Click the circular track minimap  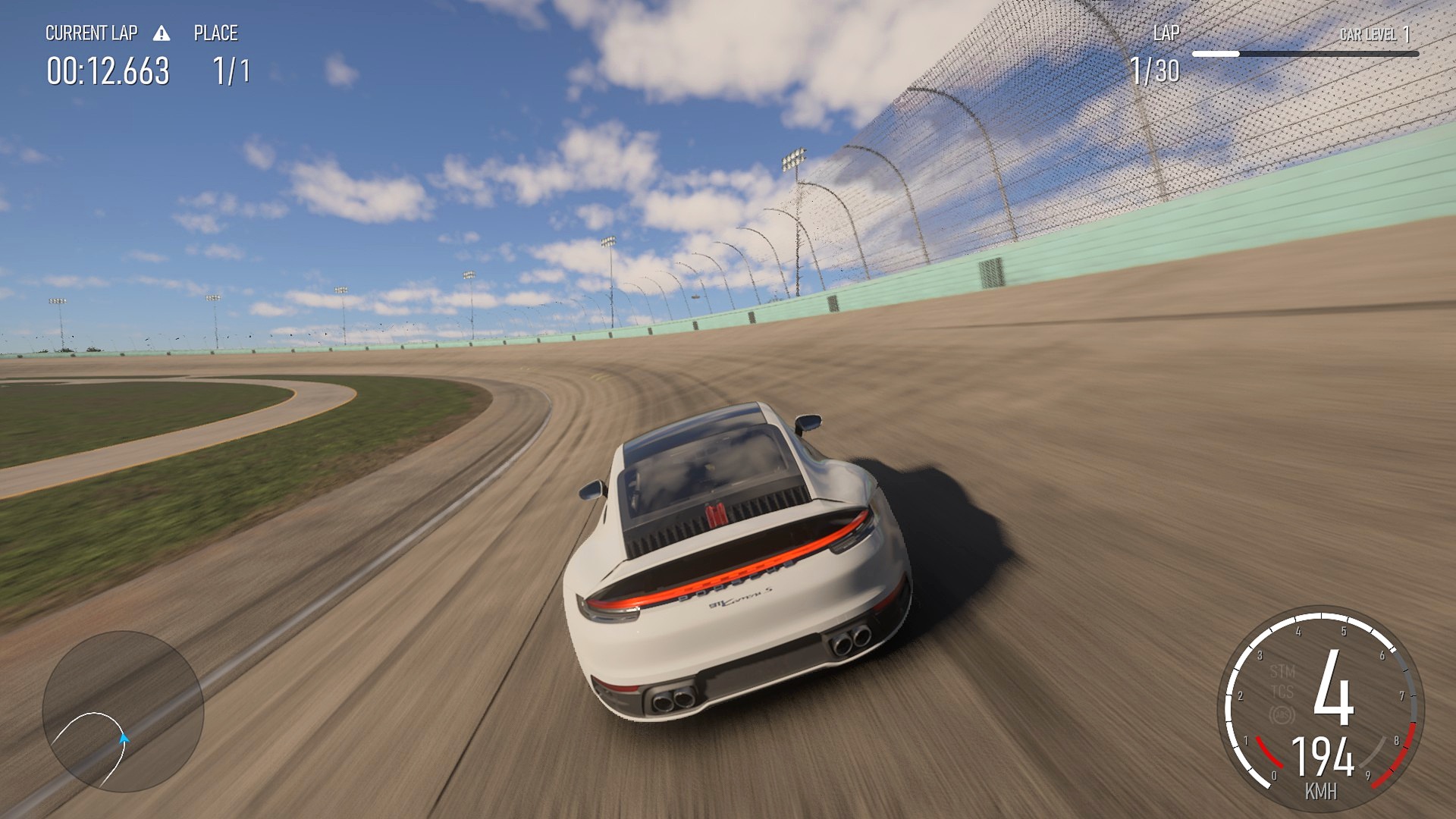pos(123,711)
